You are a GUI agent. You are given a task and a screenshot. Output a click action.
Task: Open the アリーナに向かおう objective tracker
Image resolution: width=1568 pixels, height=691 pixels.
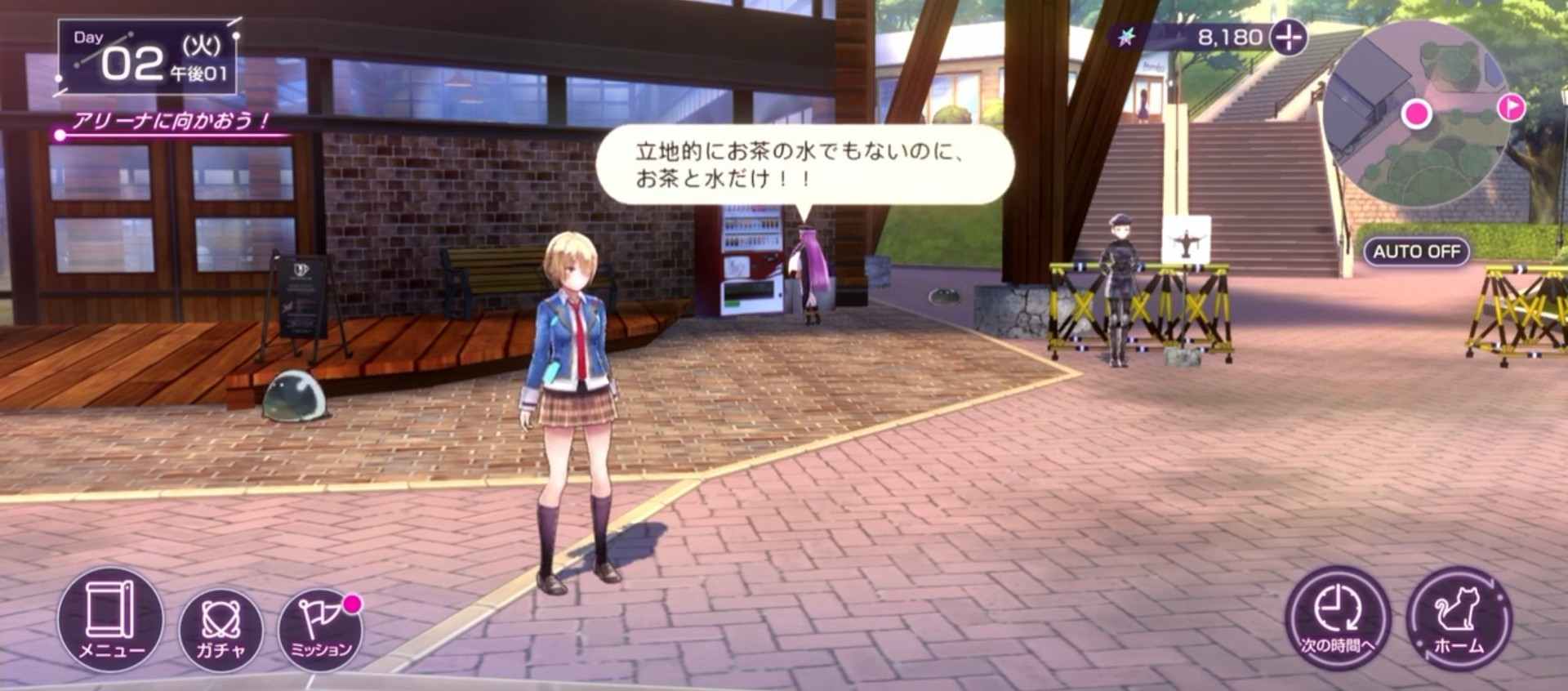click(x=170, y=123)
